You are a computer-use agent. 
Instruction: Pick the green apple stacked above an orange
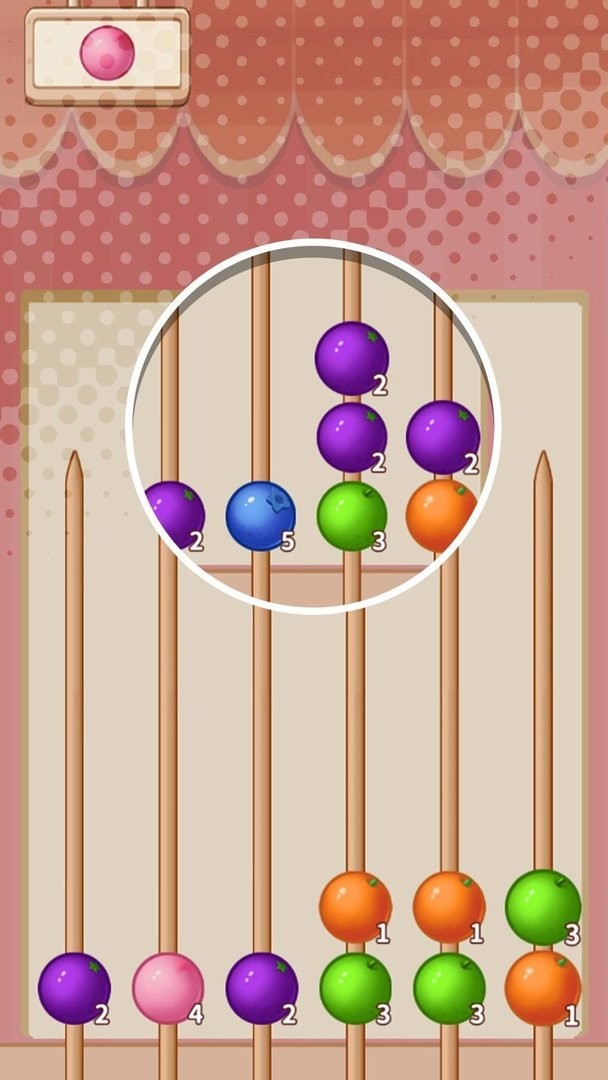pos(543,906)
